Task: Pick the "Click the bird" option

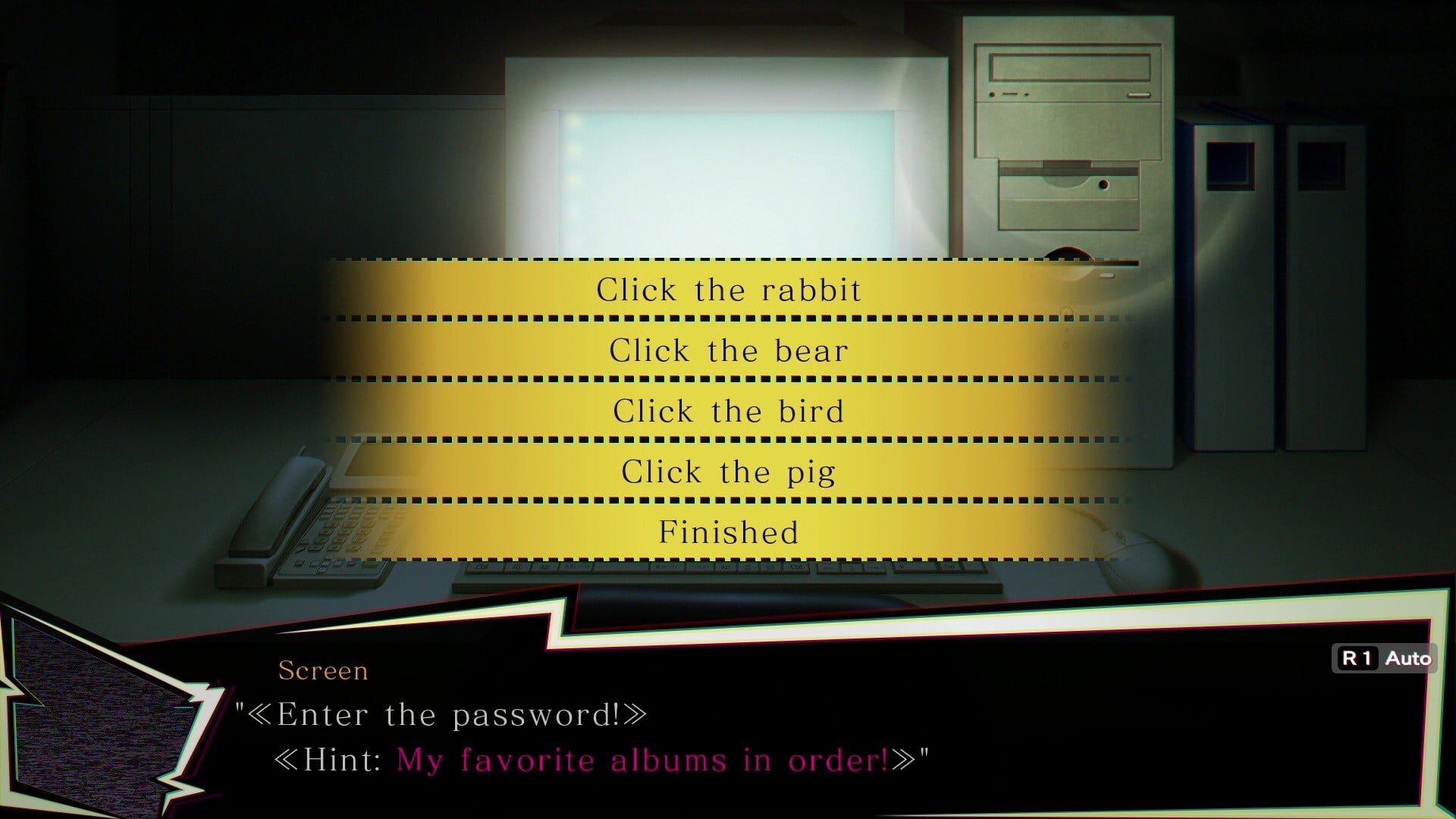Action: click(x=728, y=411)
